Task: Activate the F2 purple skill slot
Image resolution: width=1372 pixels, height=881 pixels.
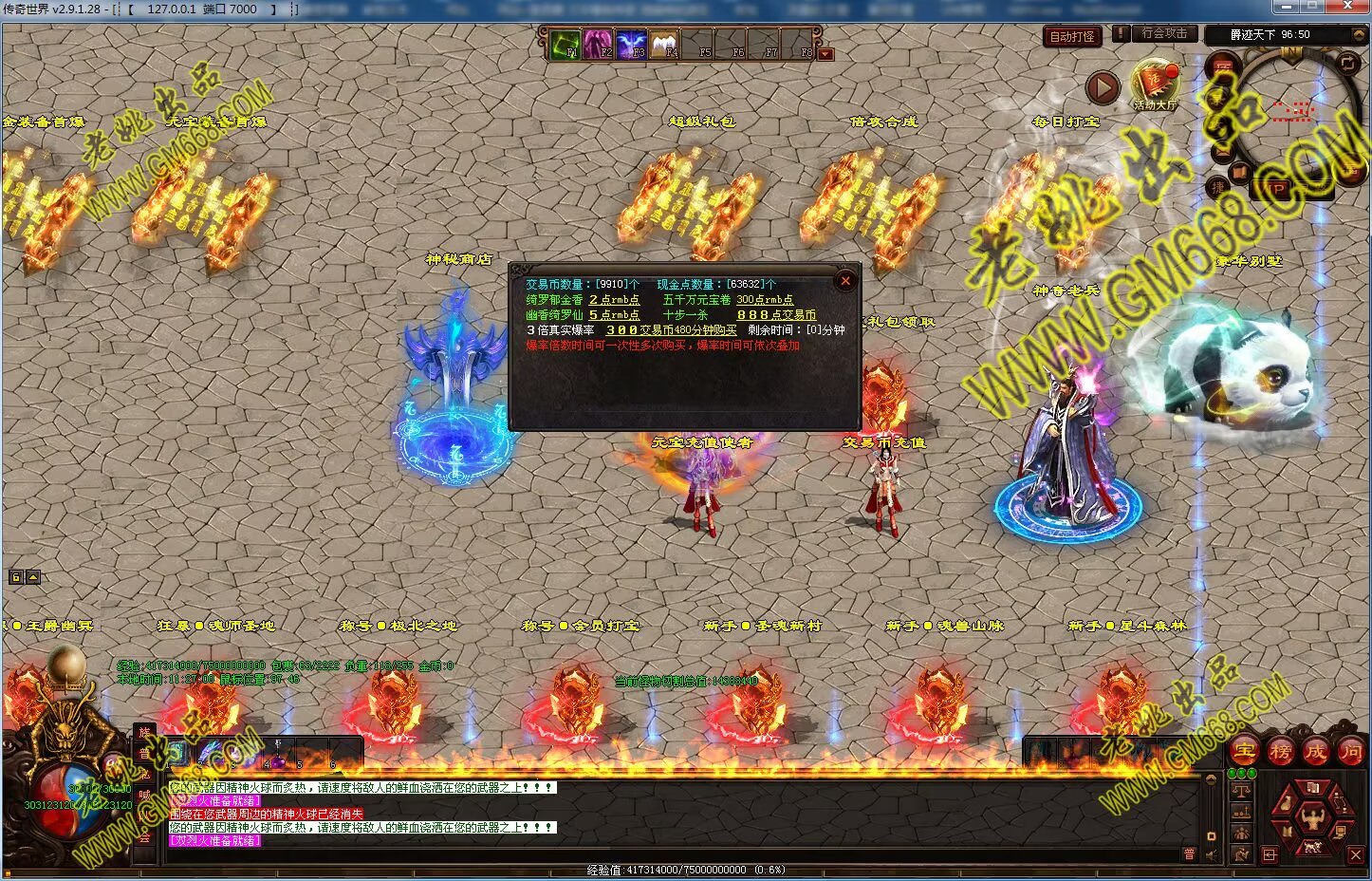Action: tap(599, 45)
